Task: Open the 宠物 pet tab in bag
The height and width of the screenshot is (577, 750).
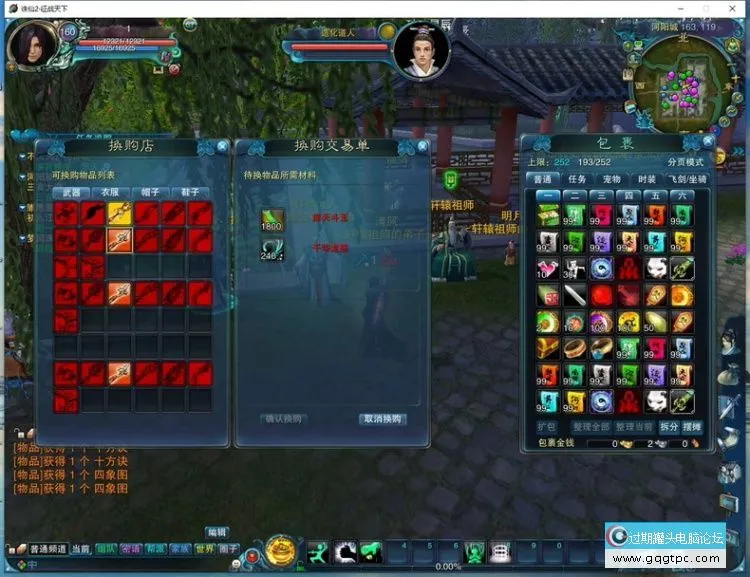Action: point(613,179)
